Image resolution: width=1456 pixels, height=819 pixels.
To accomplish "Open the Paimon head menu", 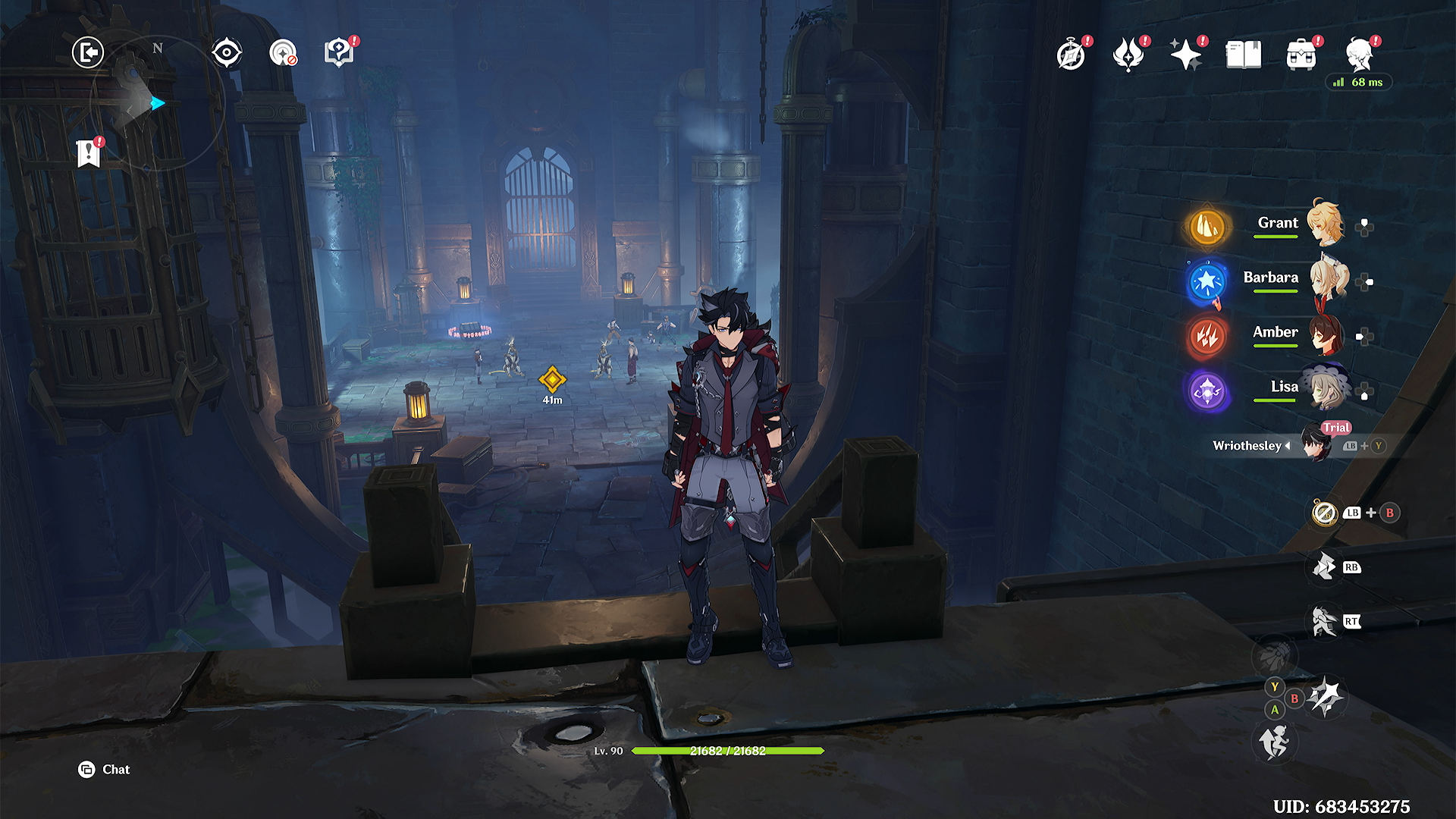I will (1360, 55).
